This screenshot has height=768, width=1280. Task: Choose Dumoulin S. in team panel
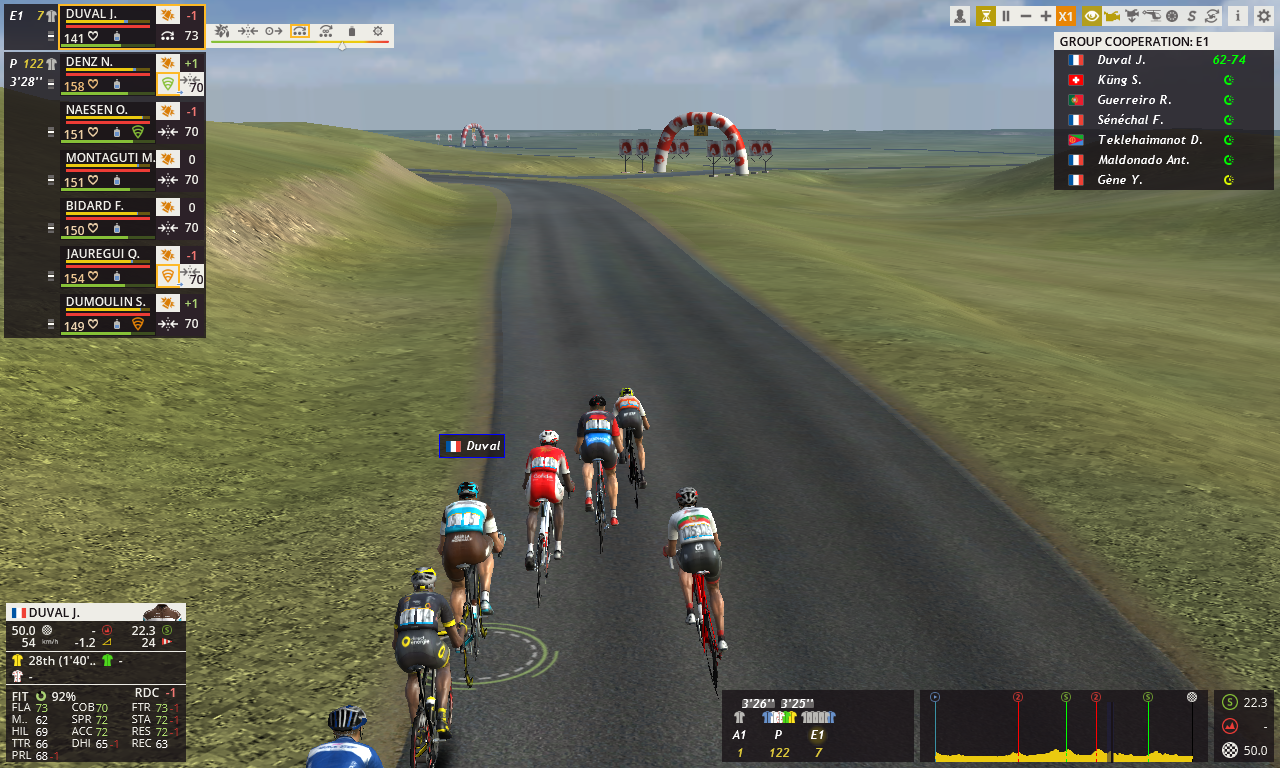click(106, 302)
